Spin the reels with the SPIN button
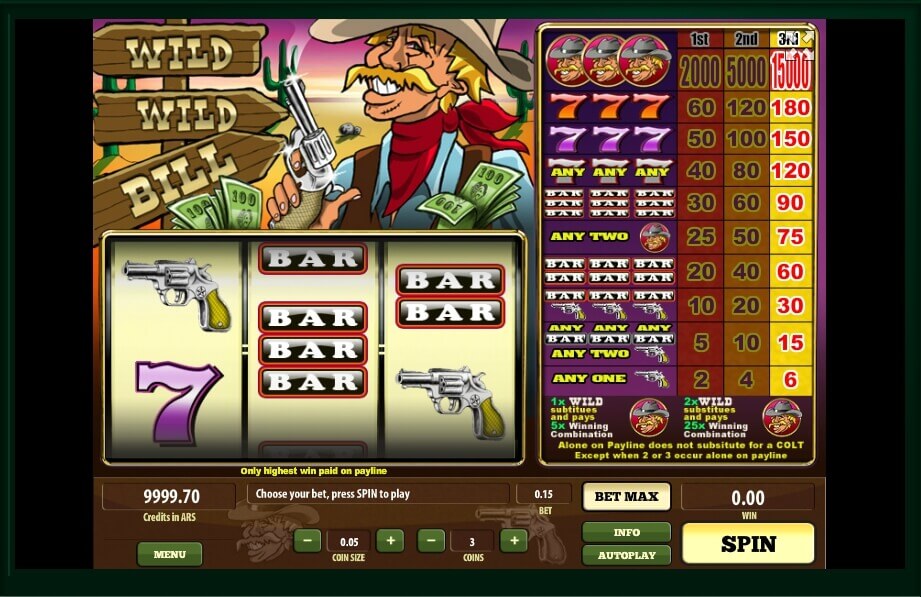The width and height of the screenshot is (921, 597). [x=748, y=543]
